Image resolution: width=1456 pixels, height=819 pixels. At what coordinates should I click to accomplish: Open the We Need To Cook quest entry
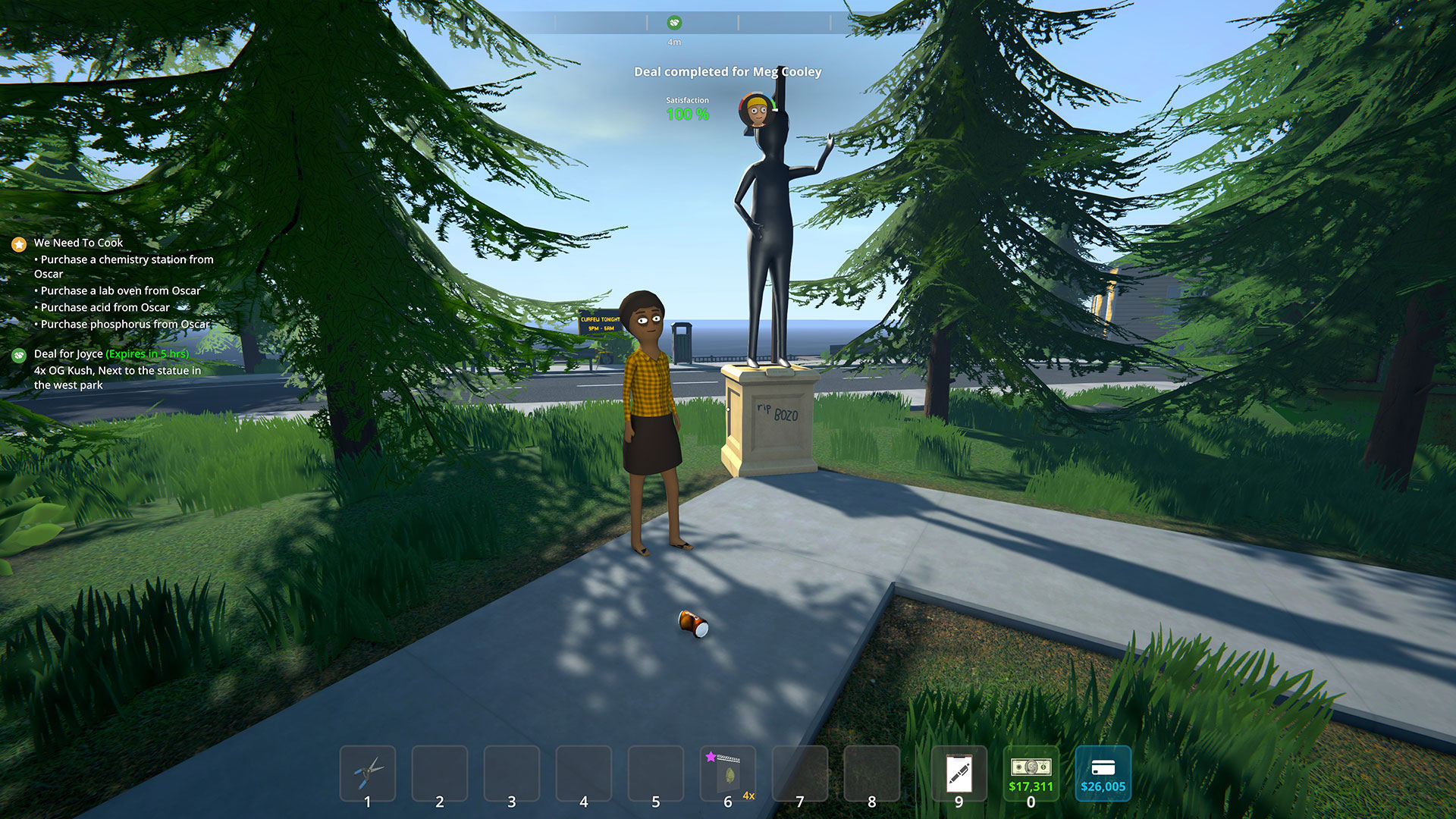click(x=78, y=243)
